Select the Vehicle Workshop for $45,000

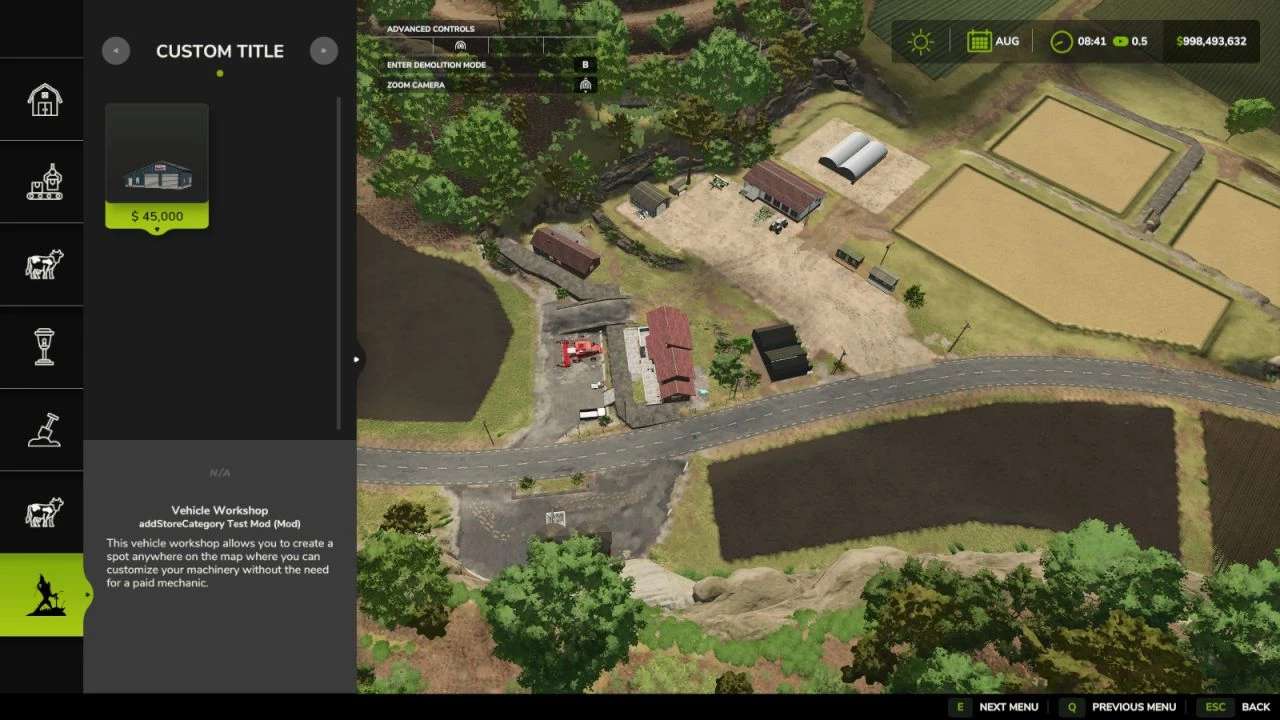coord(157,166)
